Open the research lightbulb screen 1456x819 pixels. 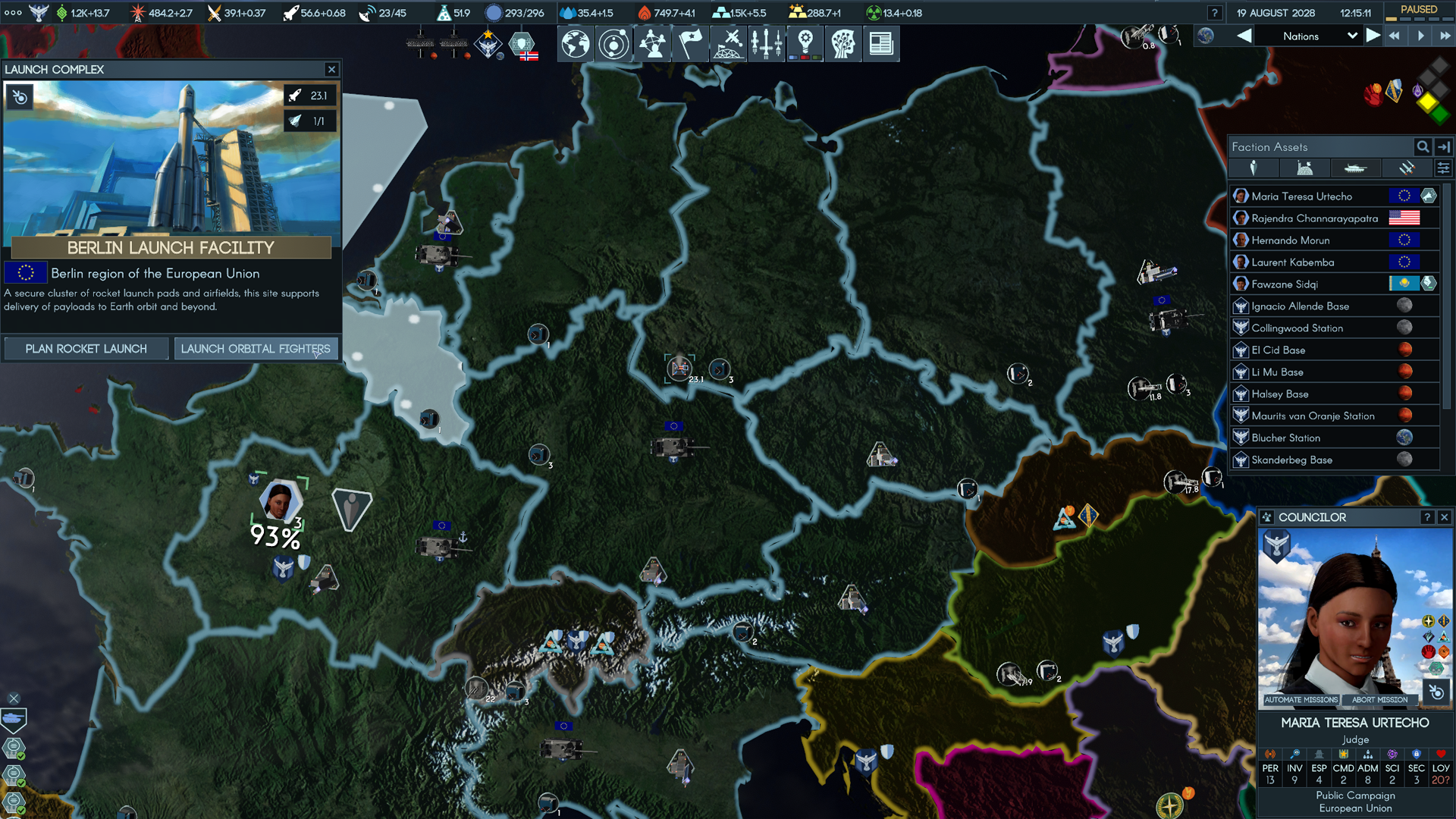(x=805, y=43)
